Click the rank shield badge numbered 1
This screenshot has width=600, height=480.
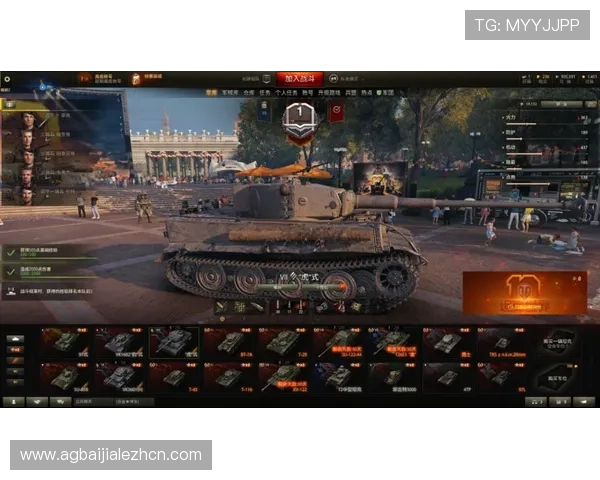click(x=299, y=115)
